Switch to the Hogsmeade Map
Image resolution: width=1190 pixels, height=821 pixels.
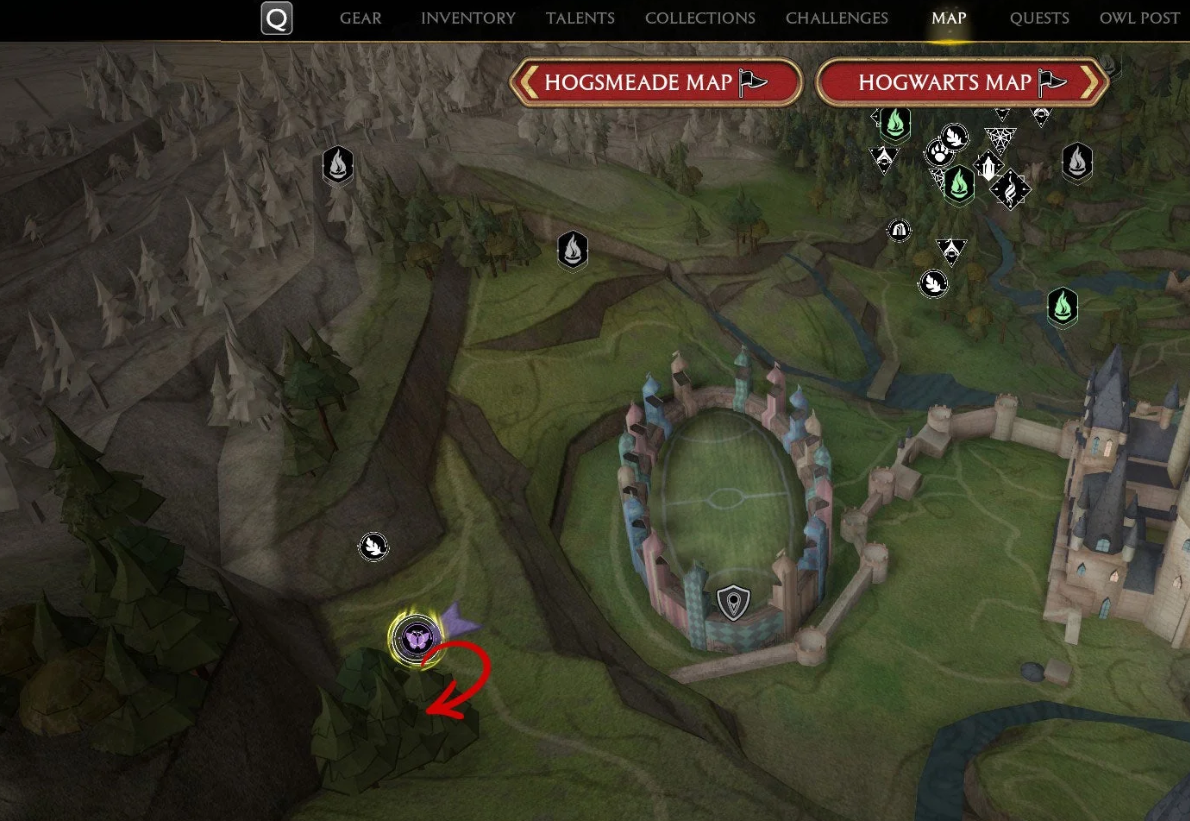click(x=656, y=82)
